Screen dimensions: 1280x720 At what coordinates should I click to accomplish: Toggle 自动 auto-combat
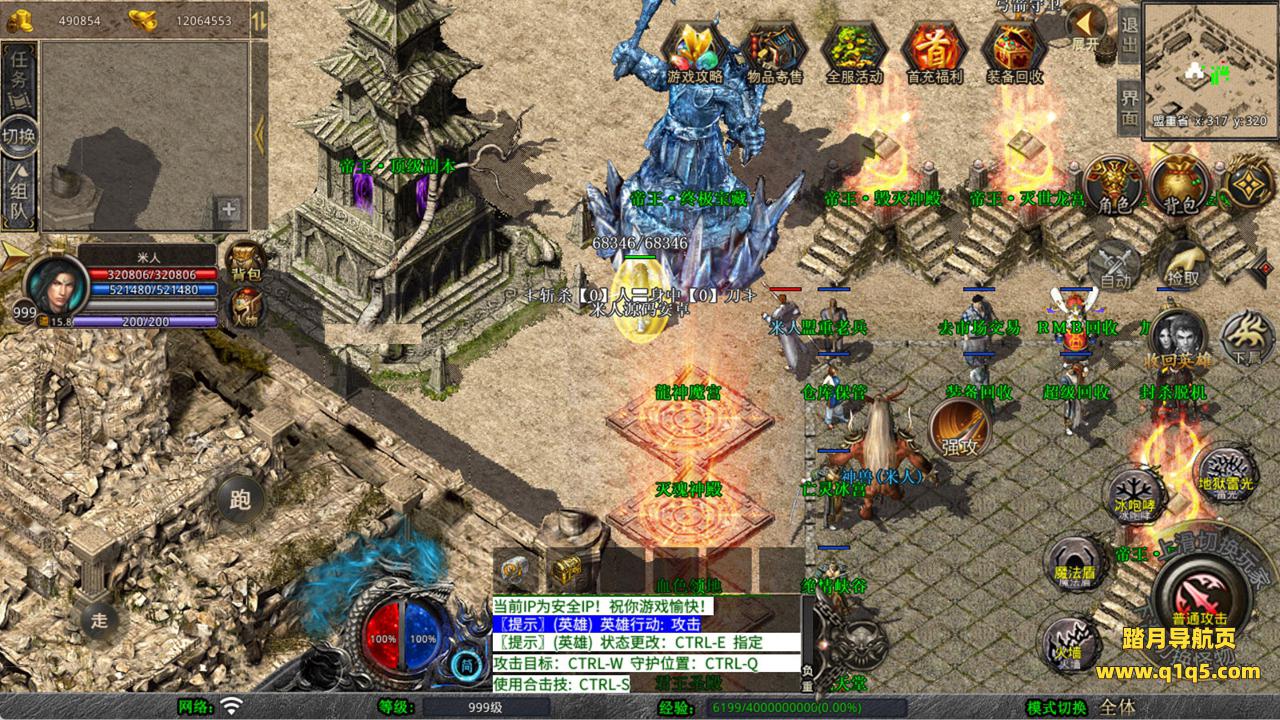(x=1115, y=265)
